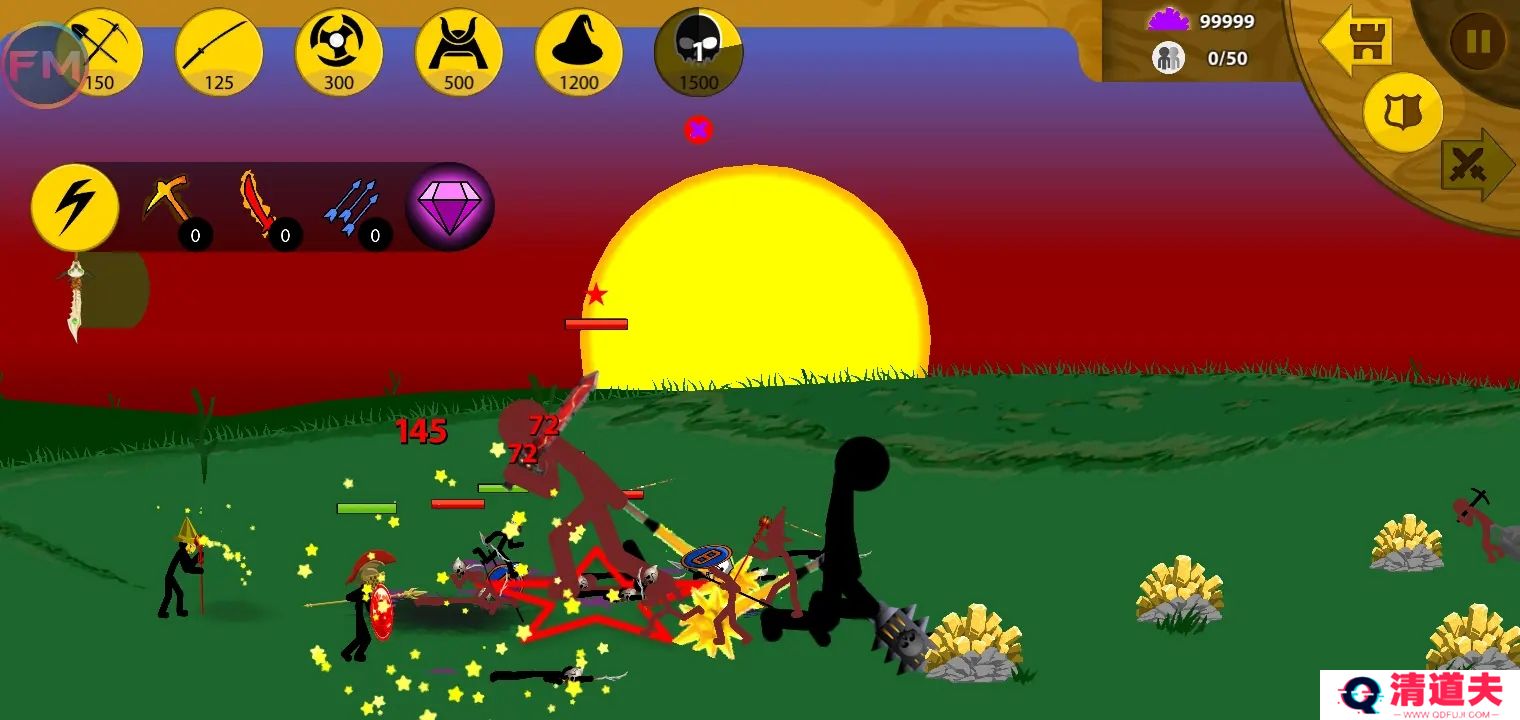Queue the skull Giant unit costing 1500

698,52
